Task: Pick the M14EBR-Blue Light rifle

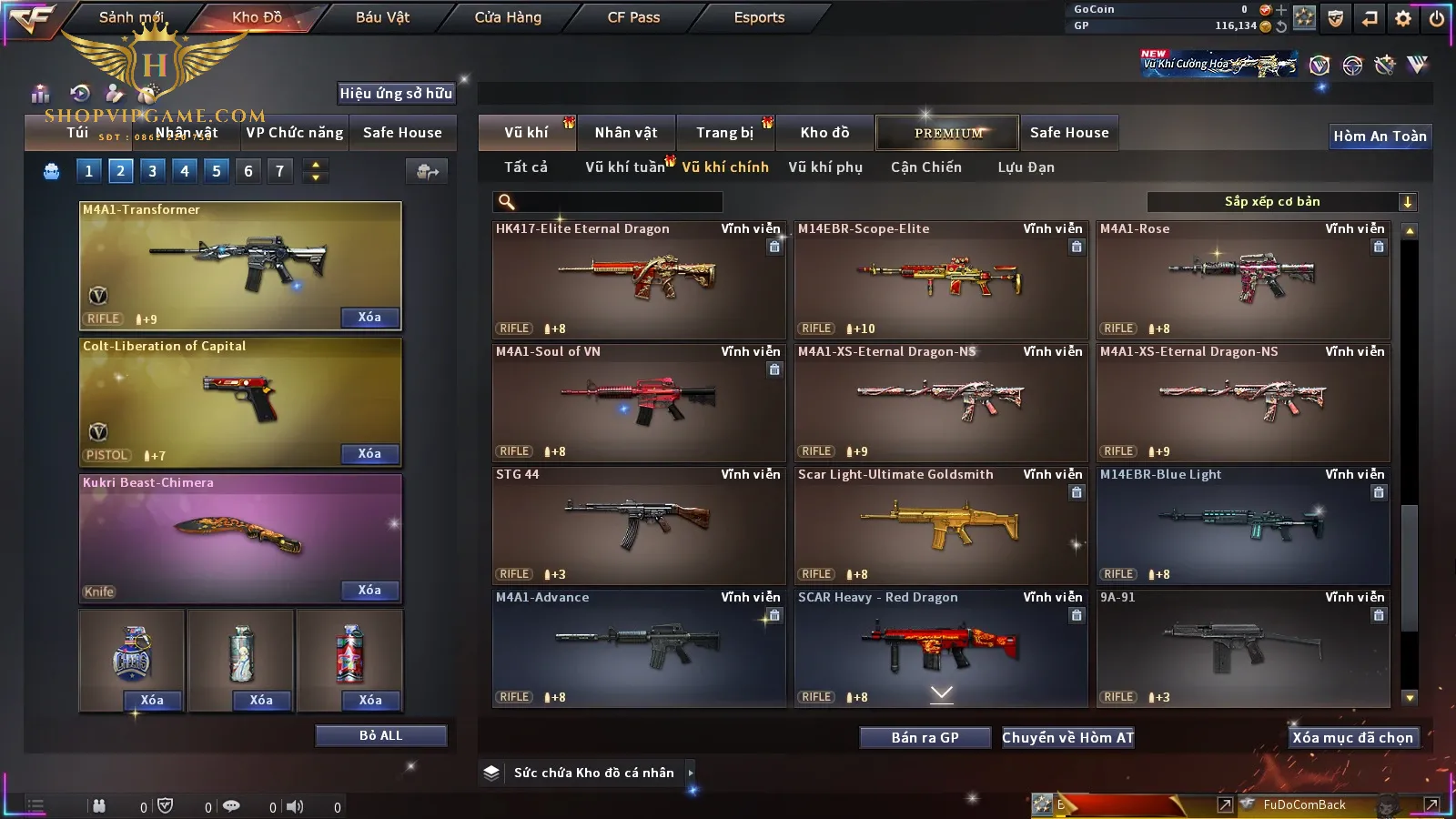Action: pyautogui.click(x=1242, y=525)
